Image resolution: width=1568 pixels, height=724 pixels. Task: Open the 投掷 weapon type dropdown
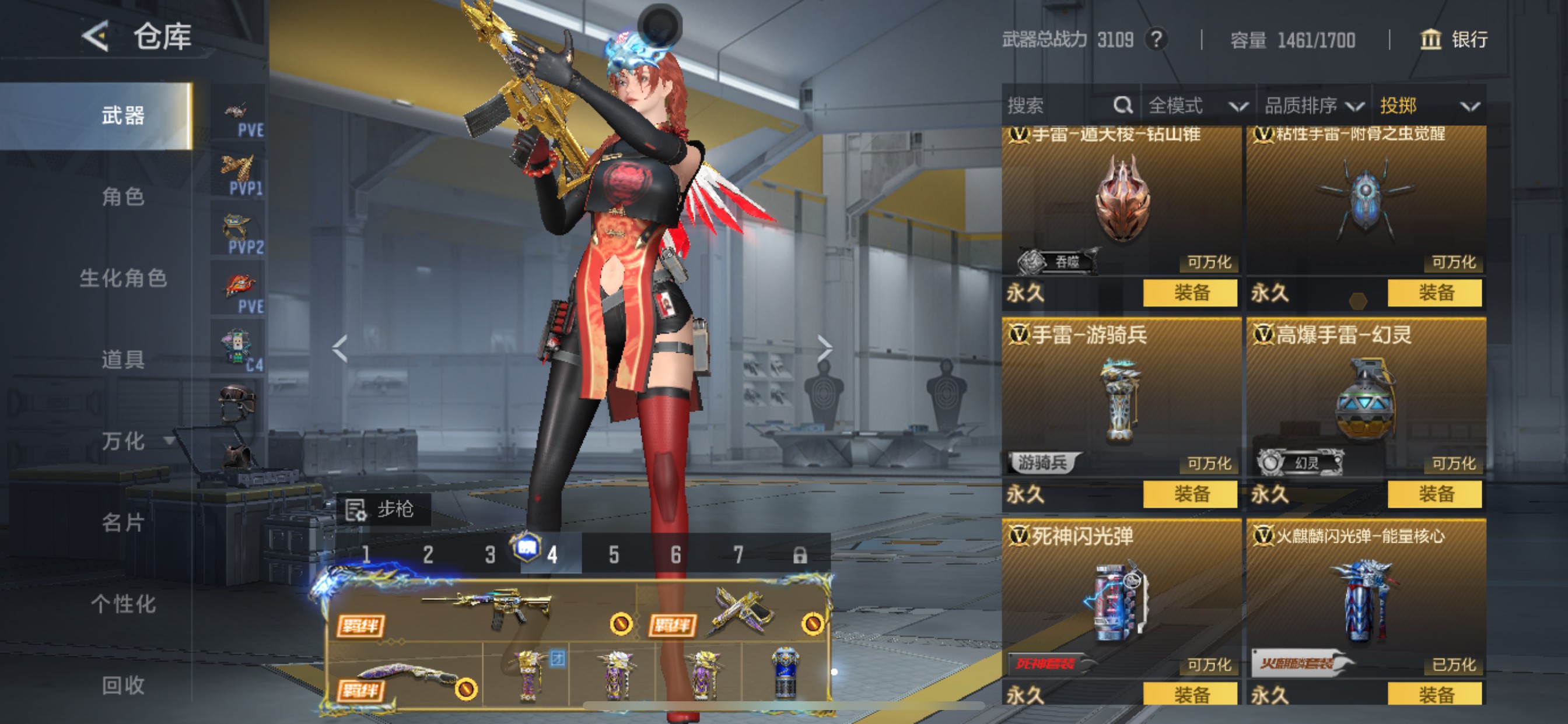[1428, 106]
